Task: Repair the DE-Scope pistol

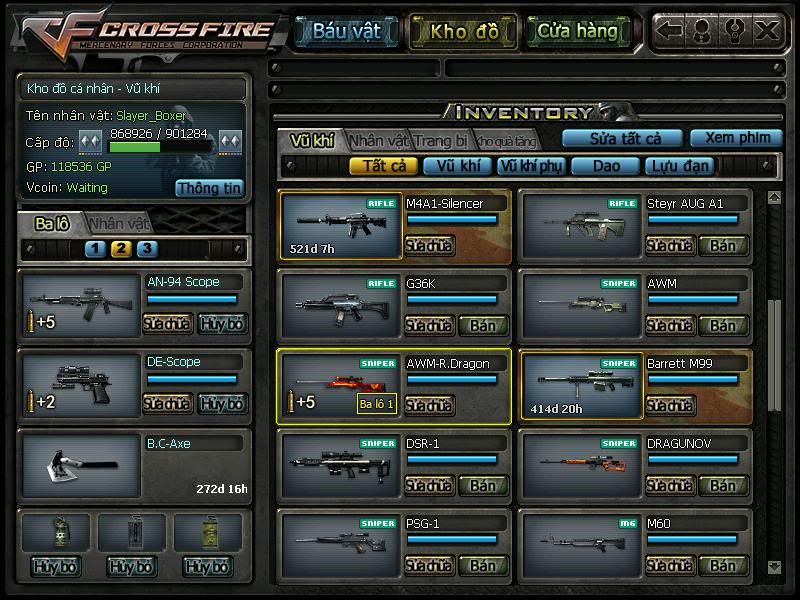Action: tap(167, 404)
